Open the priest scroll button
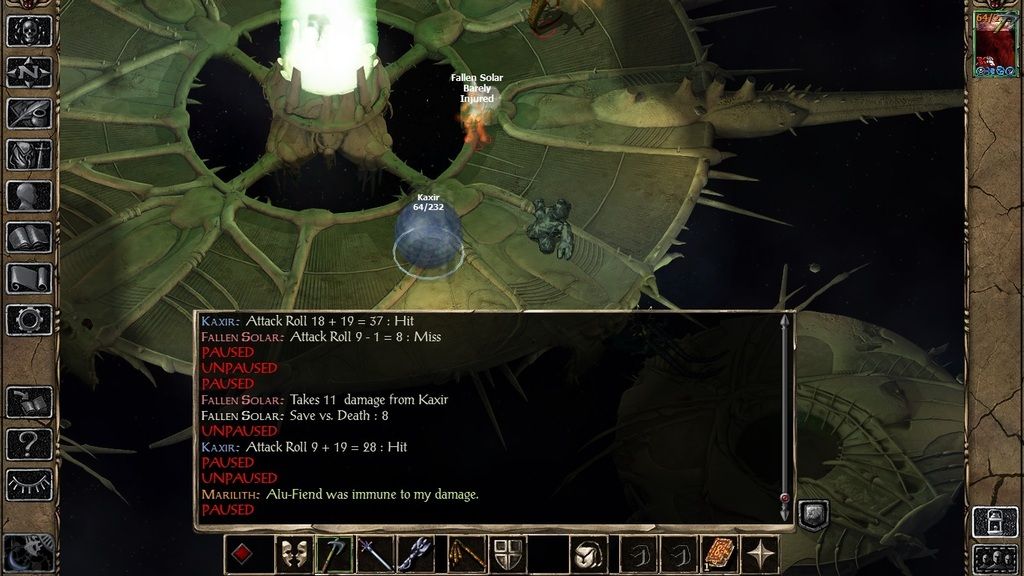 click(x=29, y=278)
